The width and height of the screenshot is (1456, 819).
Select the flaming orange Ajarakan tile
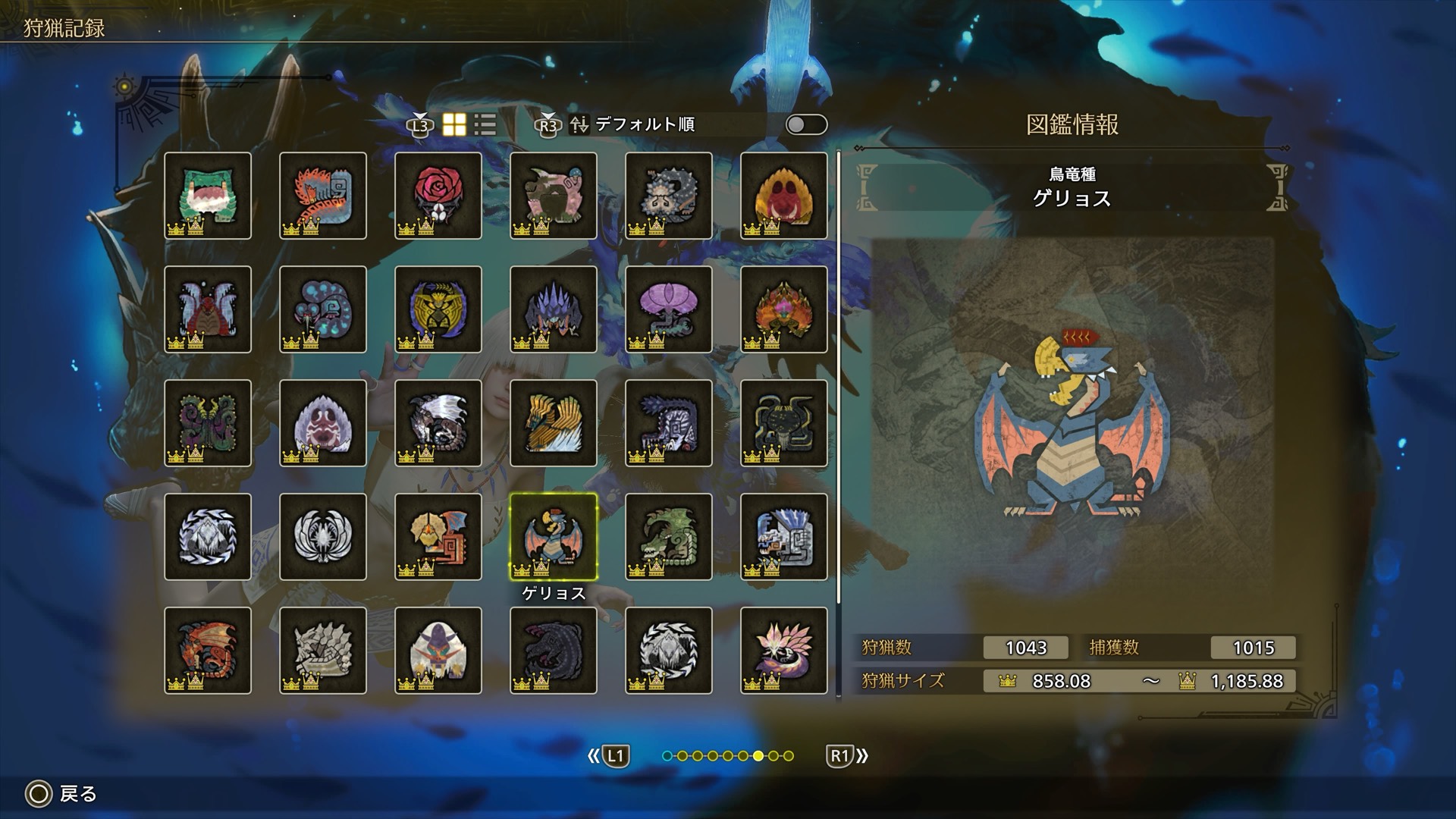[x=784, y=309]
